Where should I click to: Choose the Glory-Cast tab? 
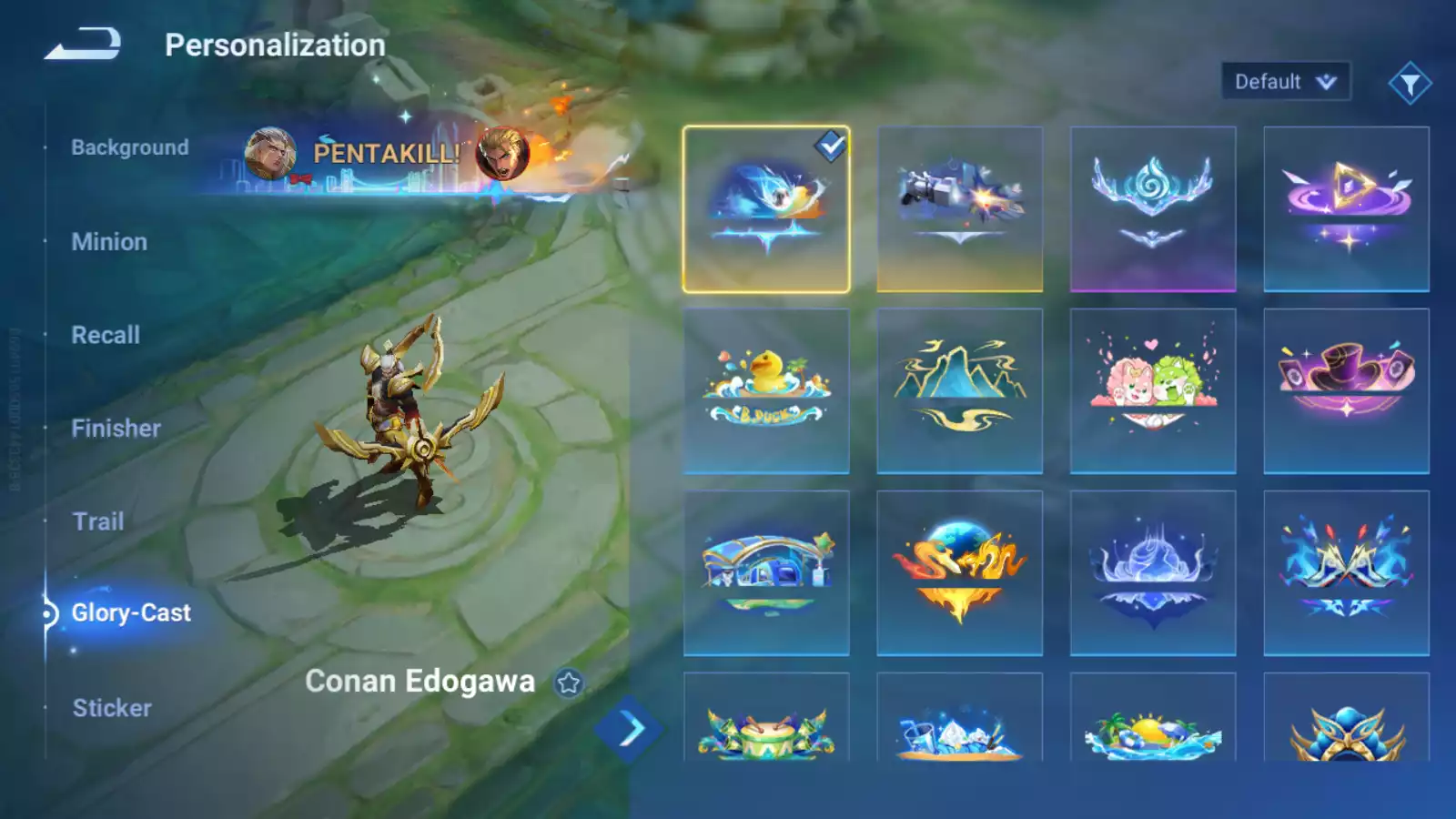131,613
